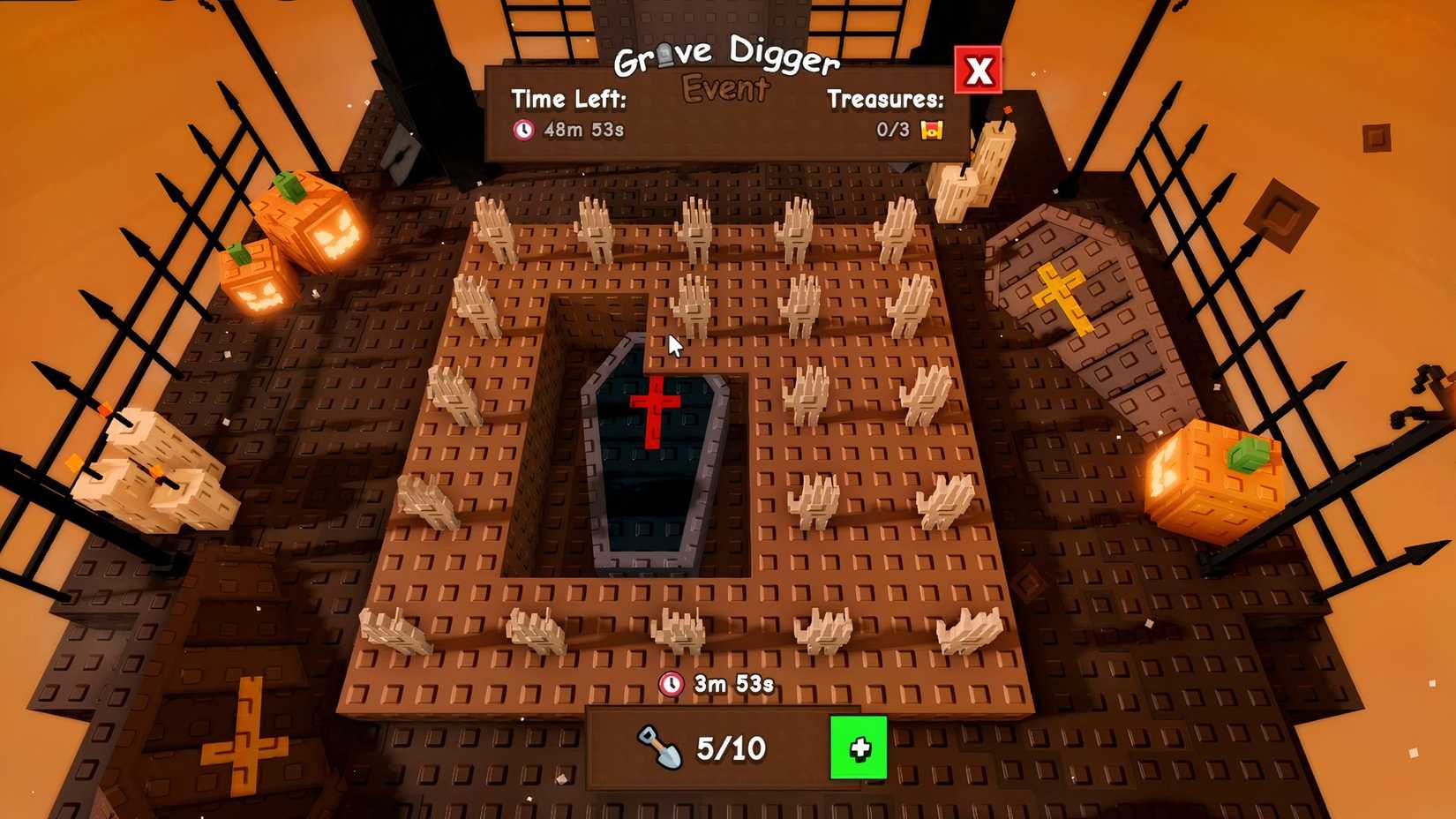
Task: Close the Grave Digger Event with the red X
Action: pyautogui.click(x=977, y=71)
